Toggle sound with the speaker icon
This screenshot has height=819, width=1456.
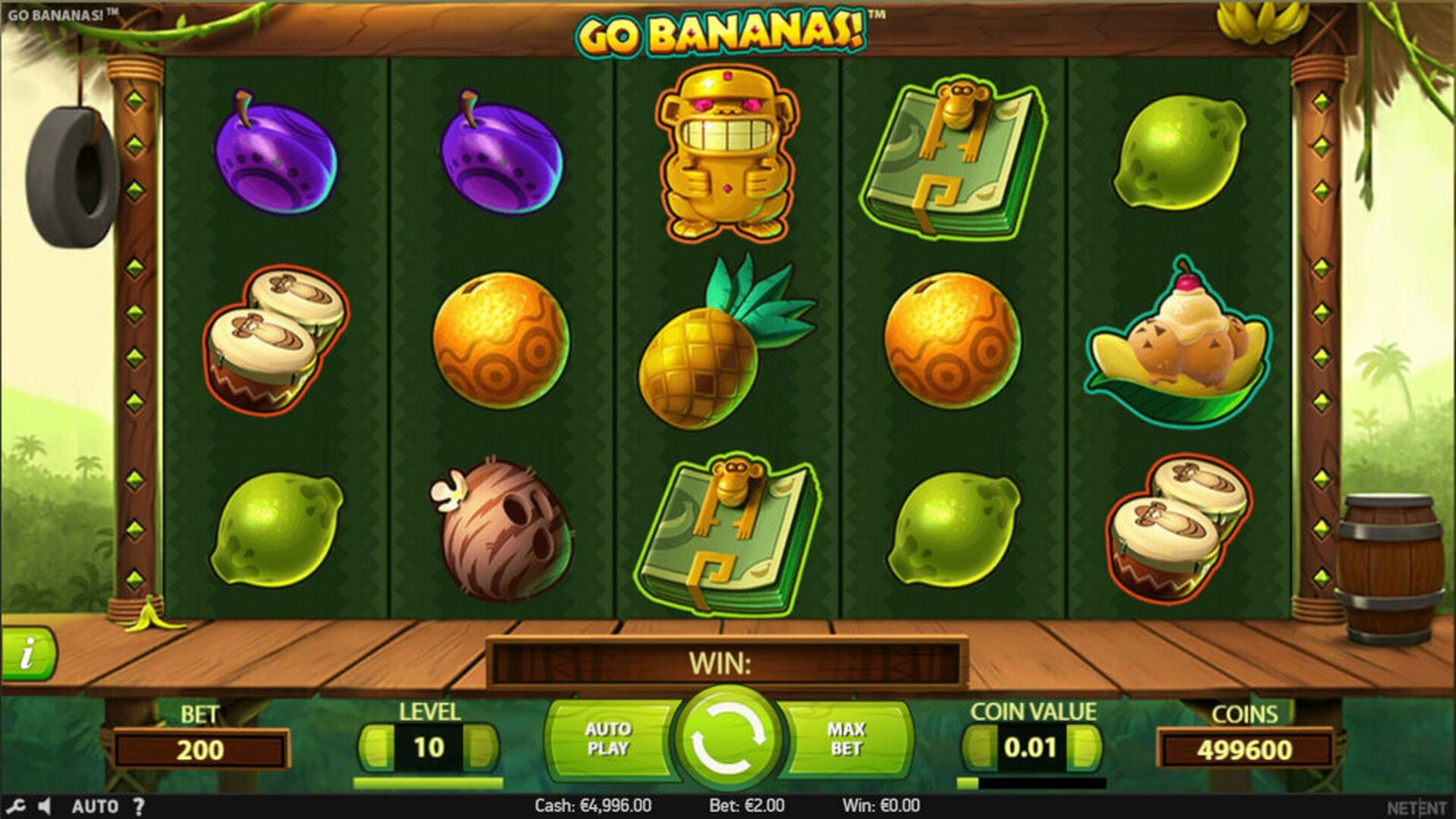45,806
